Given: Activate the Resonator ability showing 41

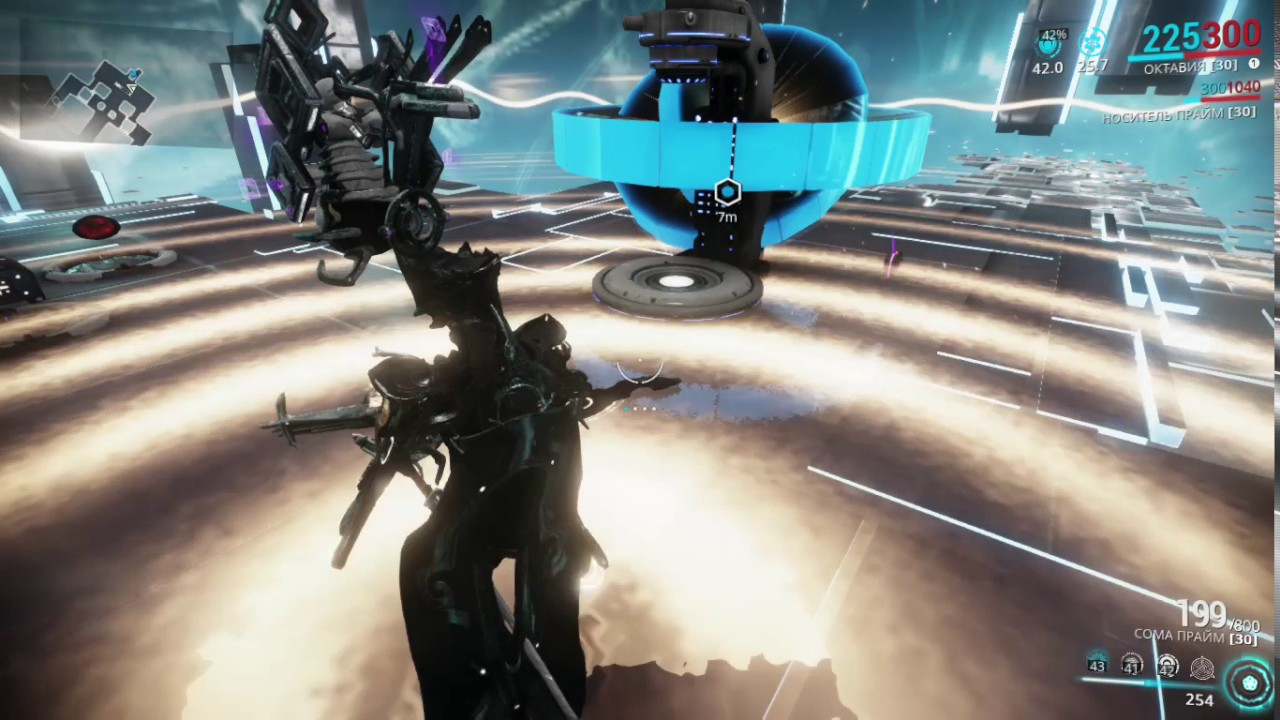Looking at the screenshot, I should pos(1132,663).
